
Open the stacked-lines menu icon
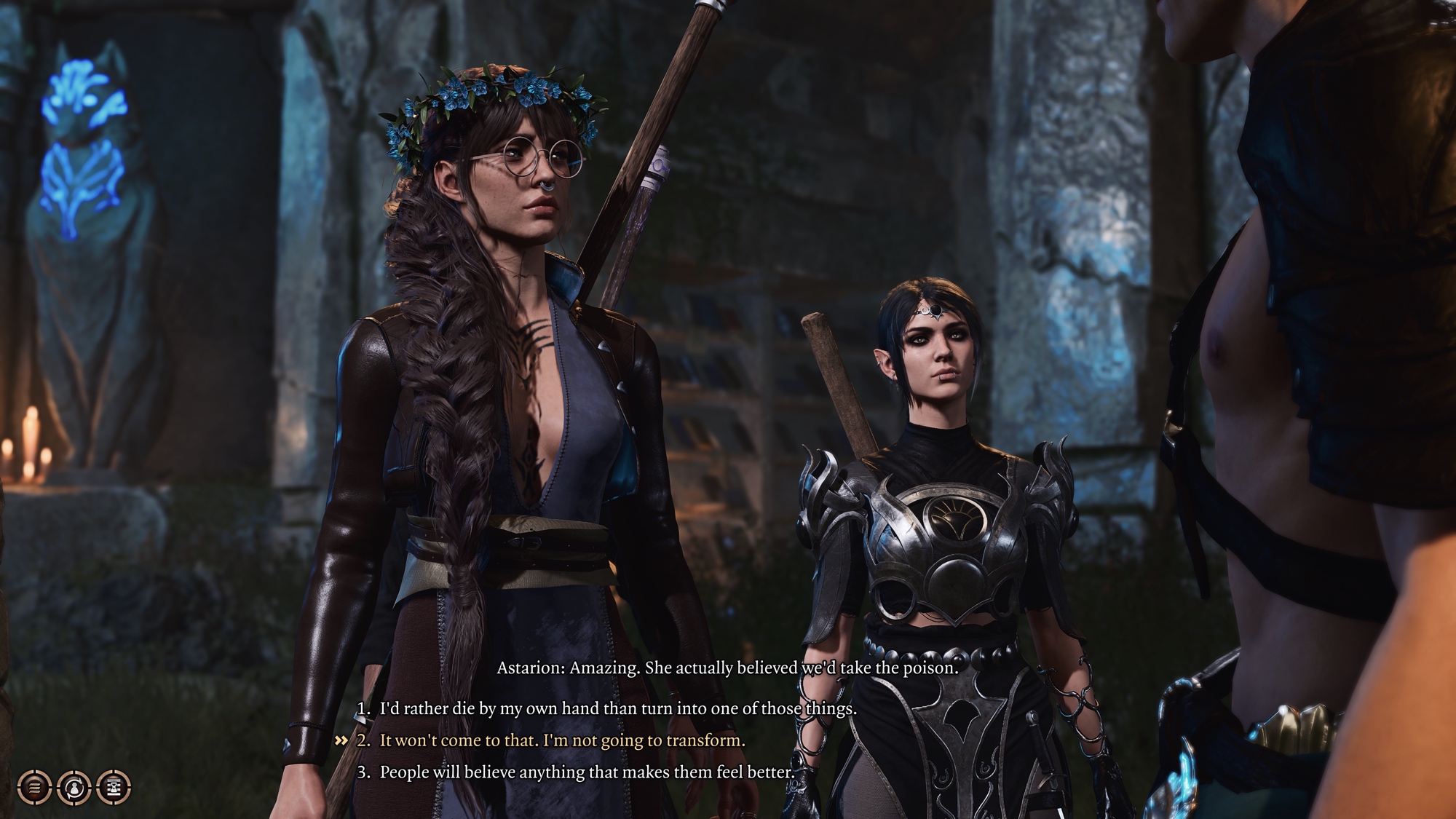[34, 786]
